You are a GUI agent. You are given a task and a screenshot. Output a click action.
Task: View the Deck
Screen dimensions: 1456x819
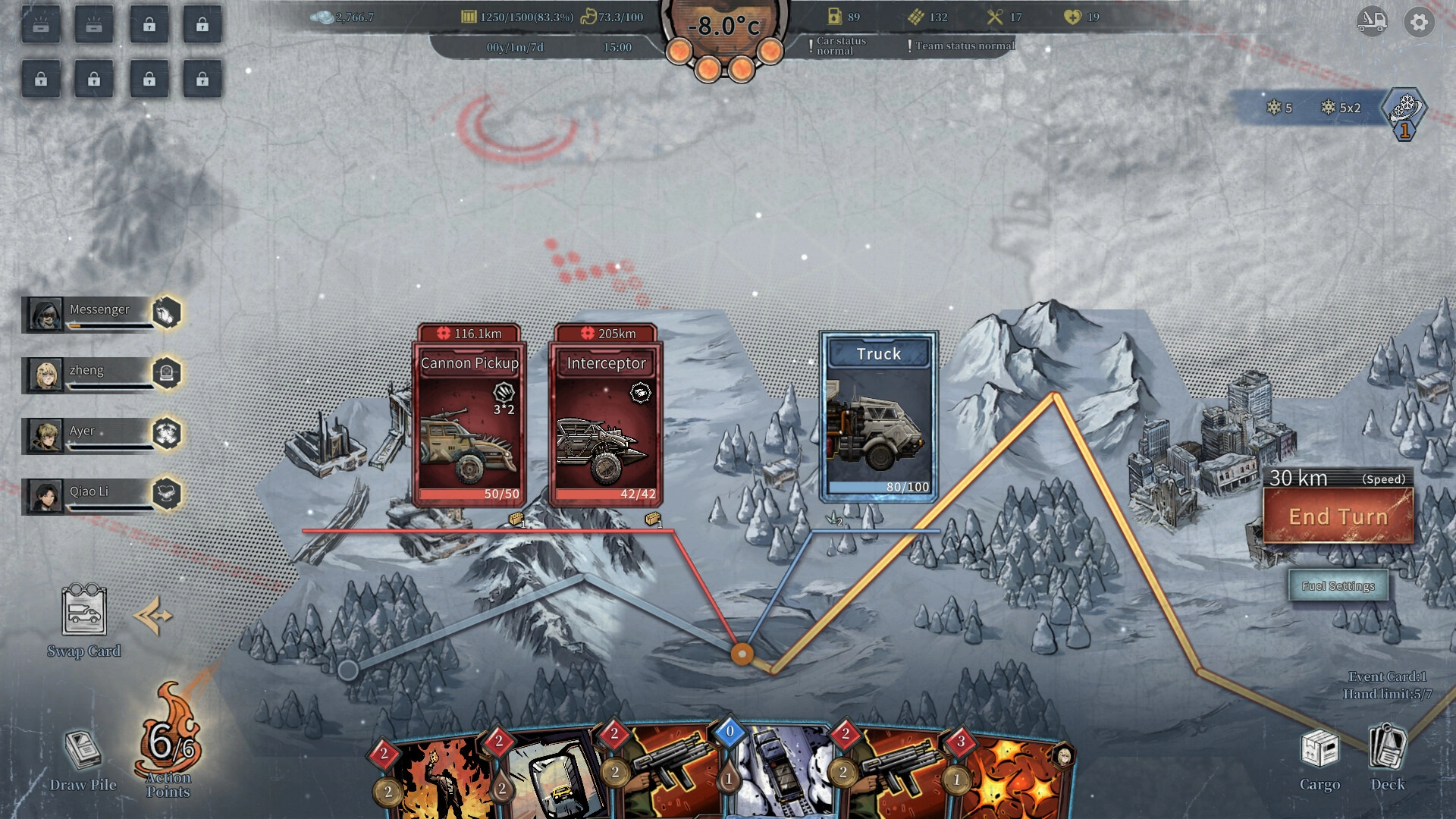[1388, 758]
